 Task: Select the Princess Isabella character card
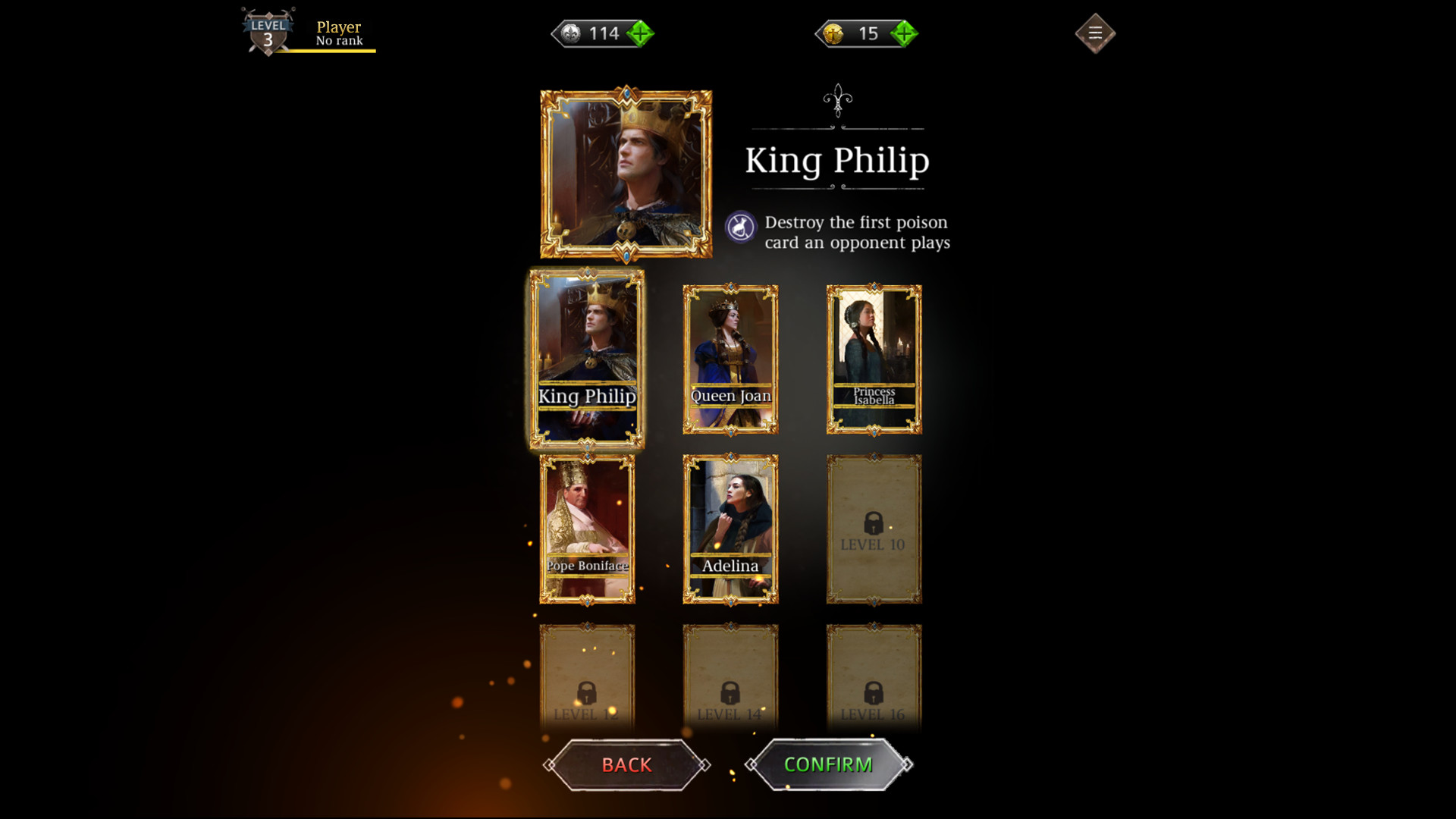tap(874, 359)
